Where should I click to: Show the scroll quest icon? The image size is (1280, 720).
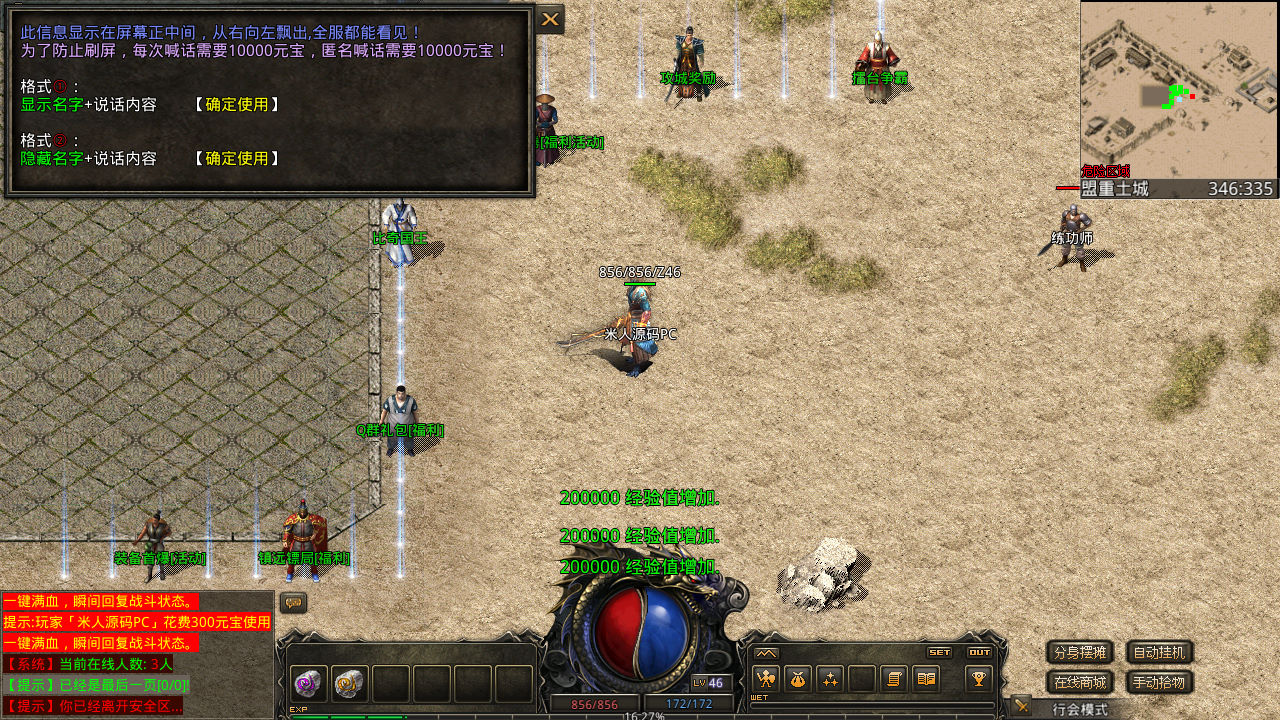click(x=894, y=679)
